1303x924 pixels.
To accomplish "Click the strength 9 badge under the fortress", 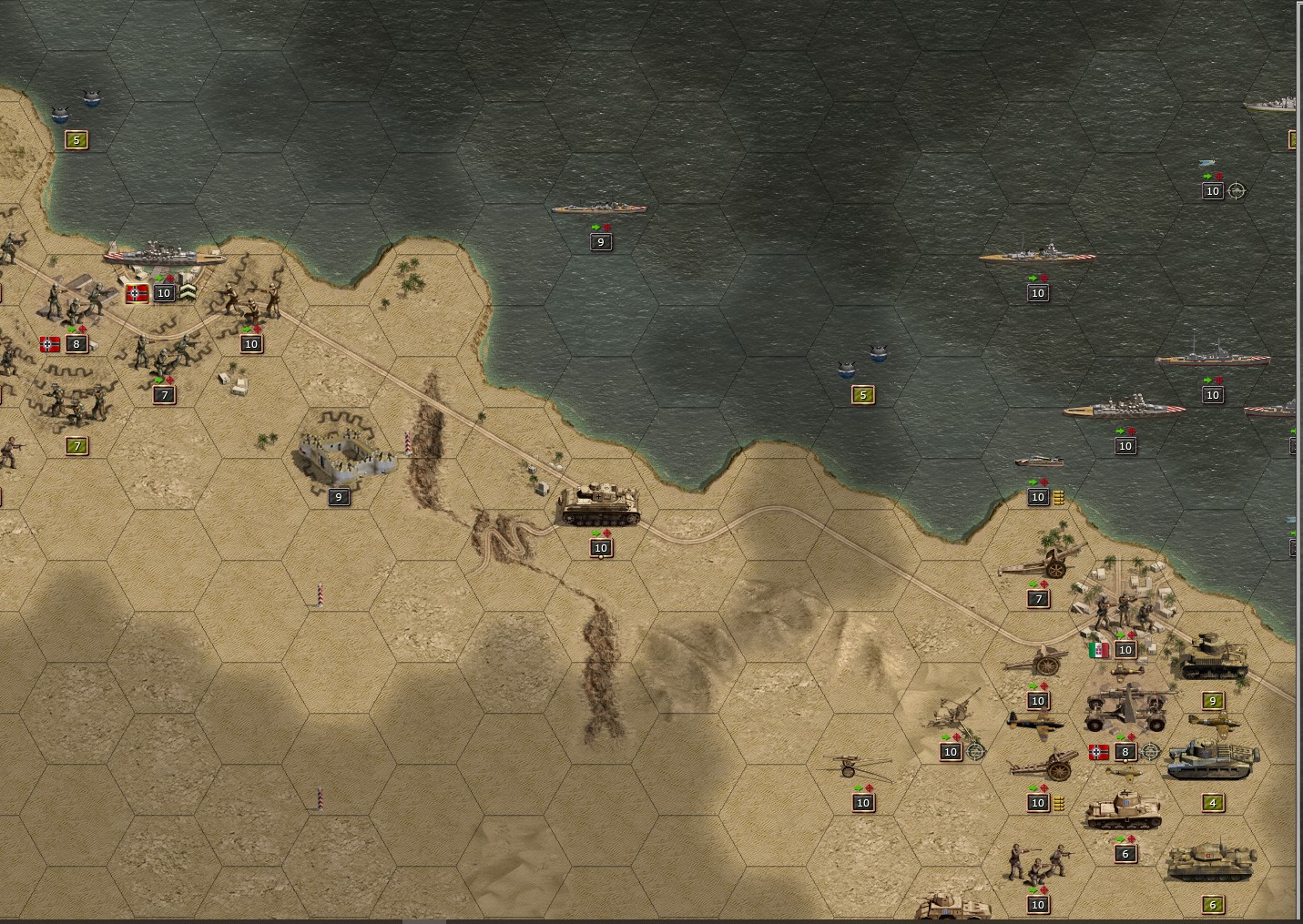I will pyautogui.click(x=340, y=497).
